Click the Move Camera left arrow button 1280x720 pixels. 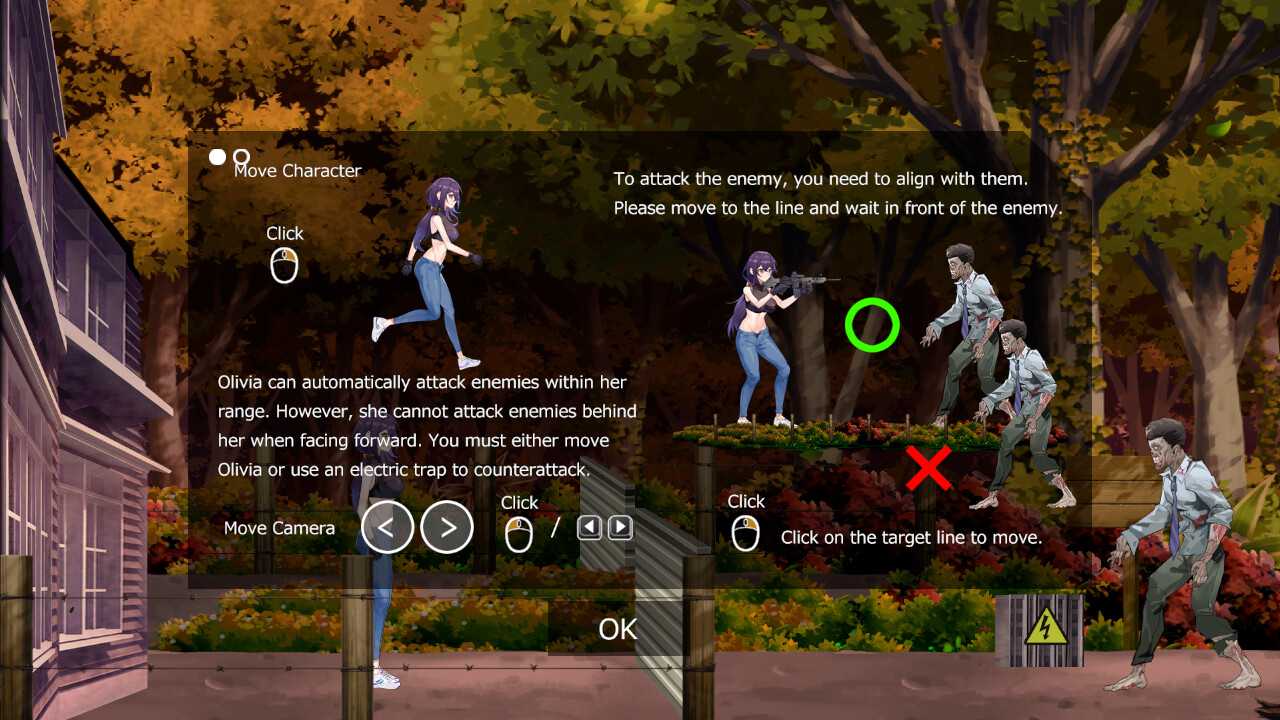[387, 527]
